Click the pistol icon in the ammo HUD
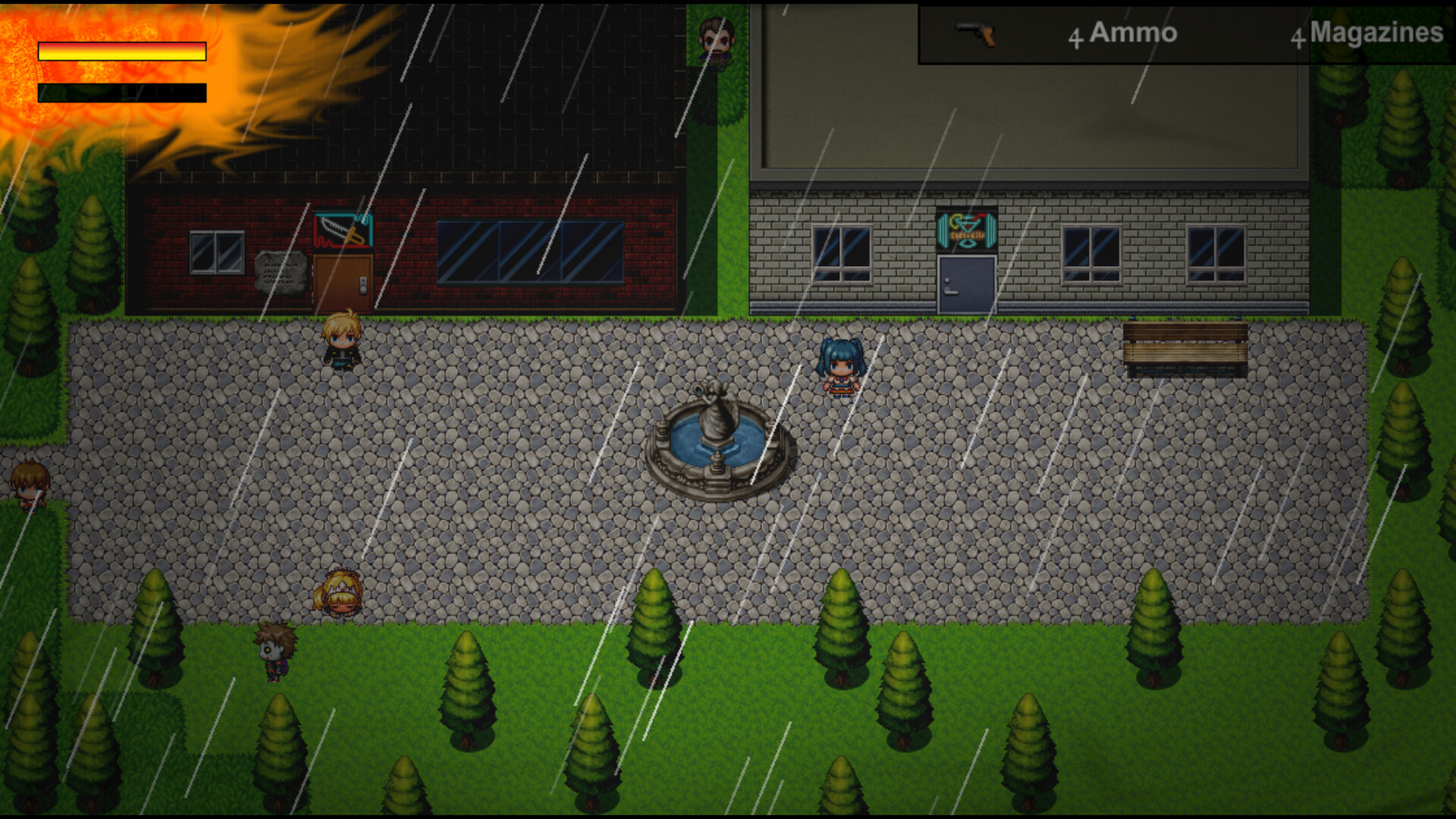Viewport: 1456px width, 819px height. 974,32
